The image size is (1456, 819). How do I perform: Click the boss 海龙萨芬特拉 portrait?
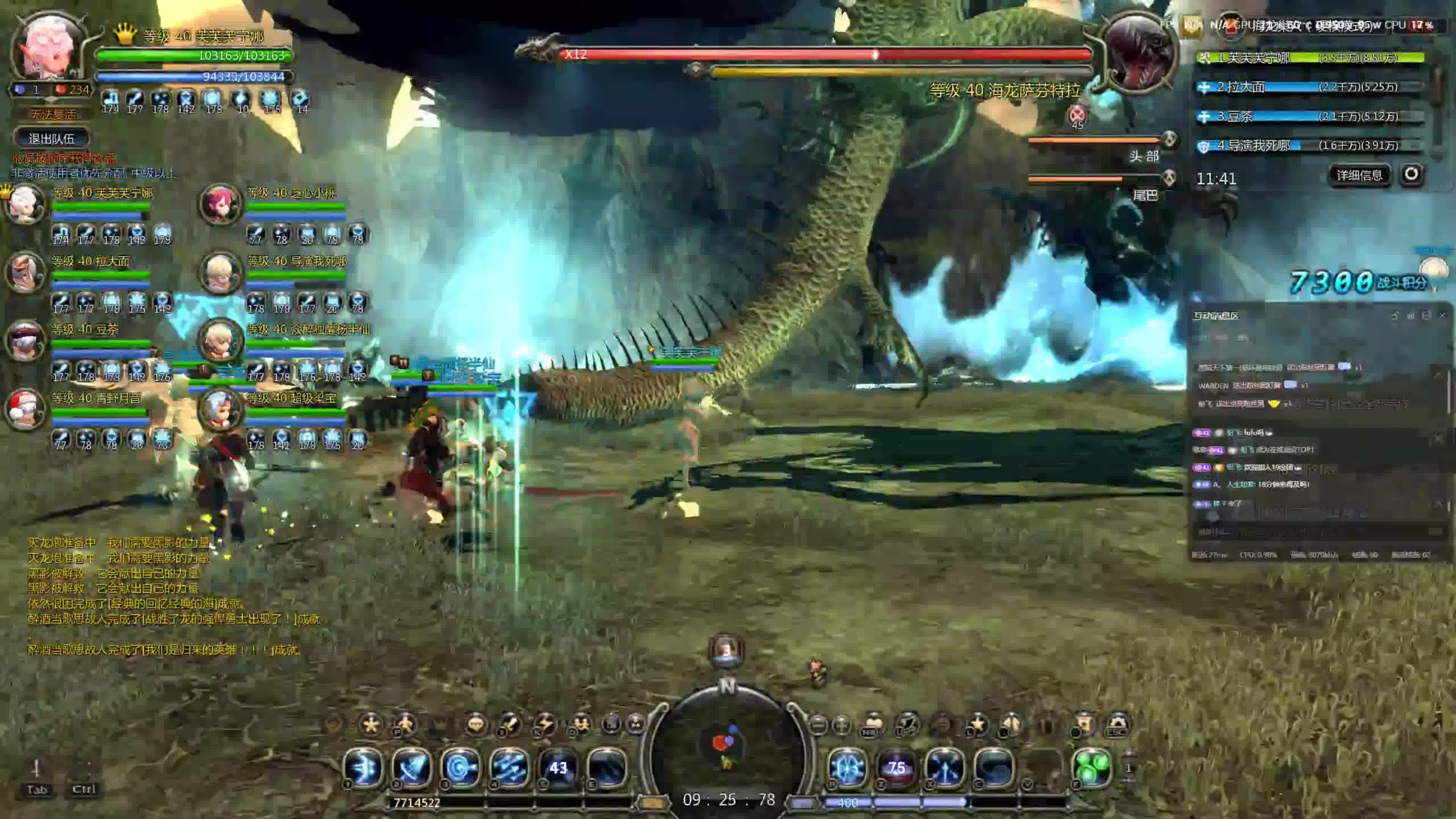pyautogui.click(x=1137, y=52)
